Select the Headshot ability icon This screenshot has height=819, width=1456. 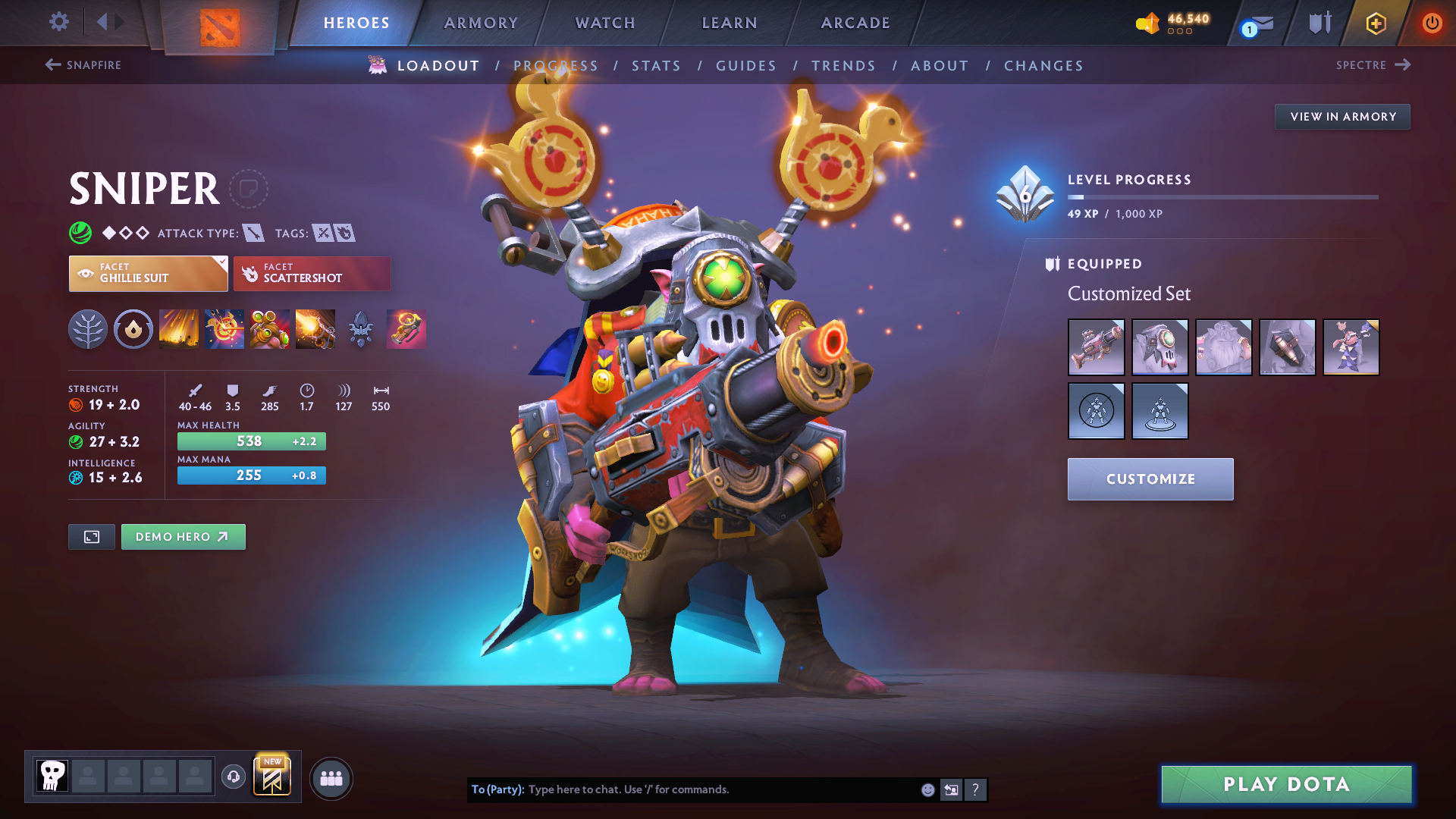point(224,329)
